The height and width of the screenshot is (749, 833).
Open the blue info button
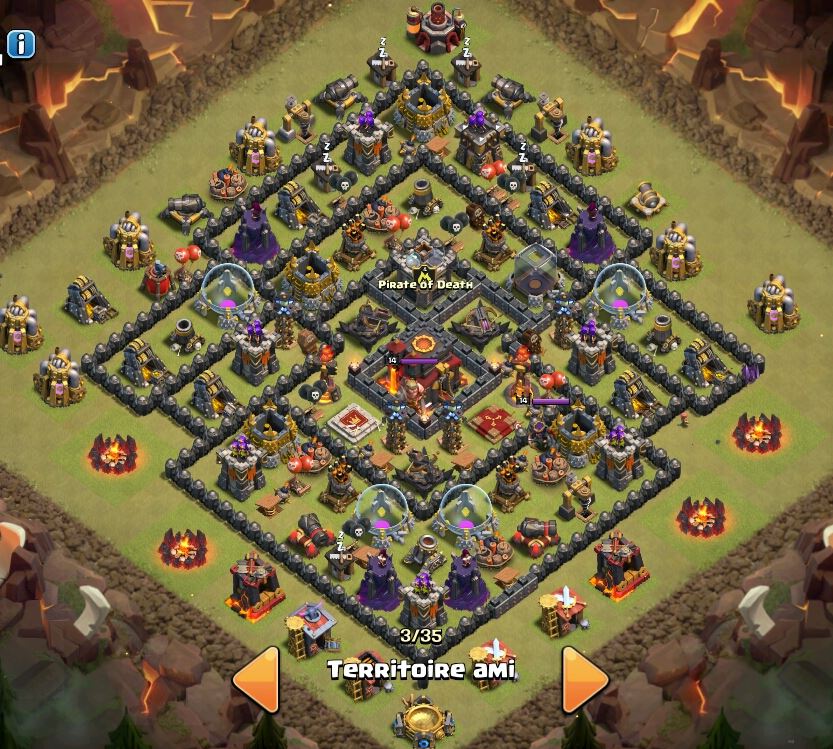coord(21,44)
